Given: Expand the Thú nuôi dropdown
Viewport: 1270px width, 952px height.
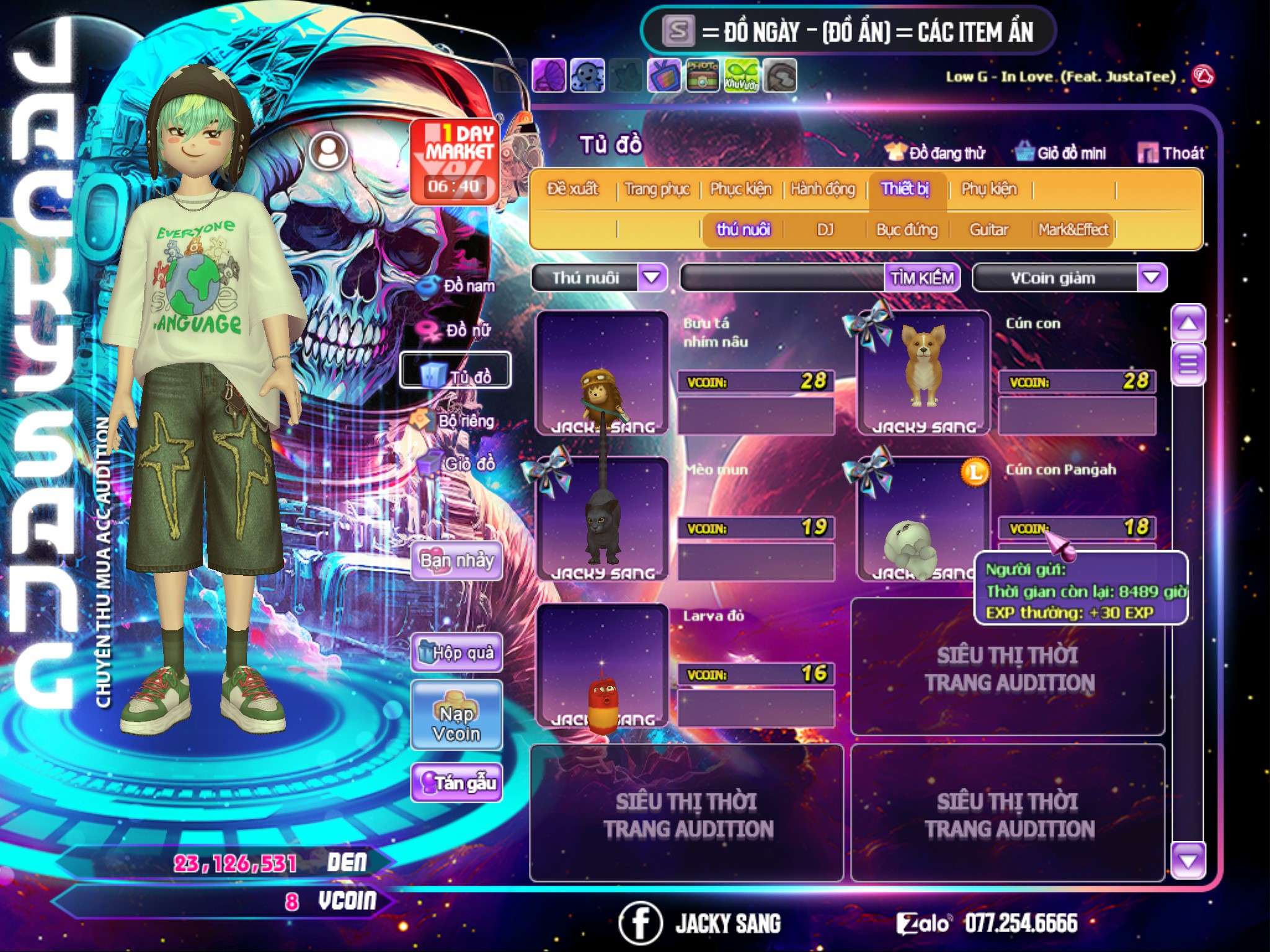Looking at the screenshot, I should 652,278.
